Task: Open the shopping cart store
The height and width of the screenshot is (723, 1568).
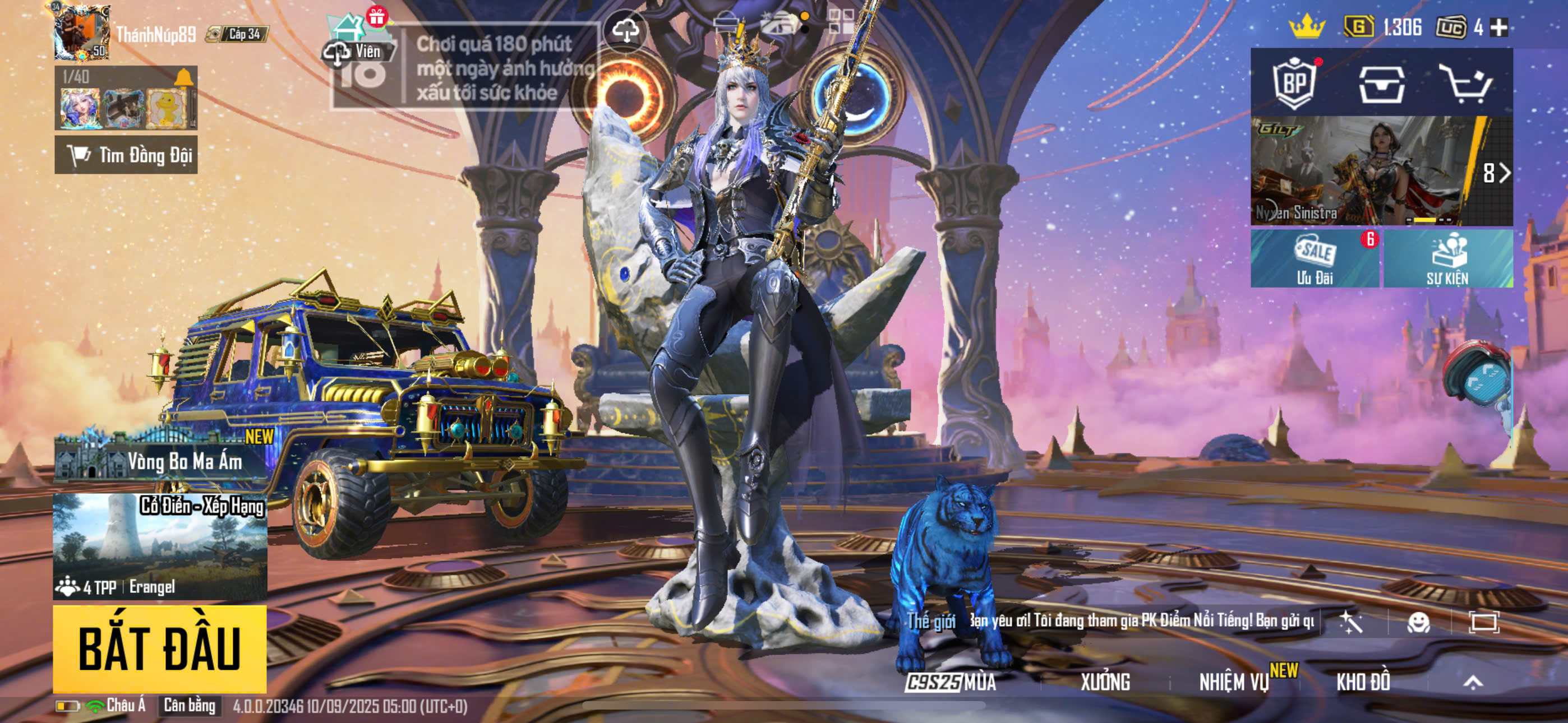Action: pos(1465,84)
